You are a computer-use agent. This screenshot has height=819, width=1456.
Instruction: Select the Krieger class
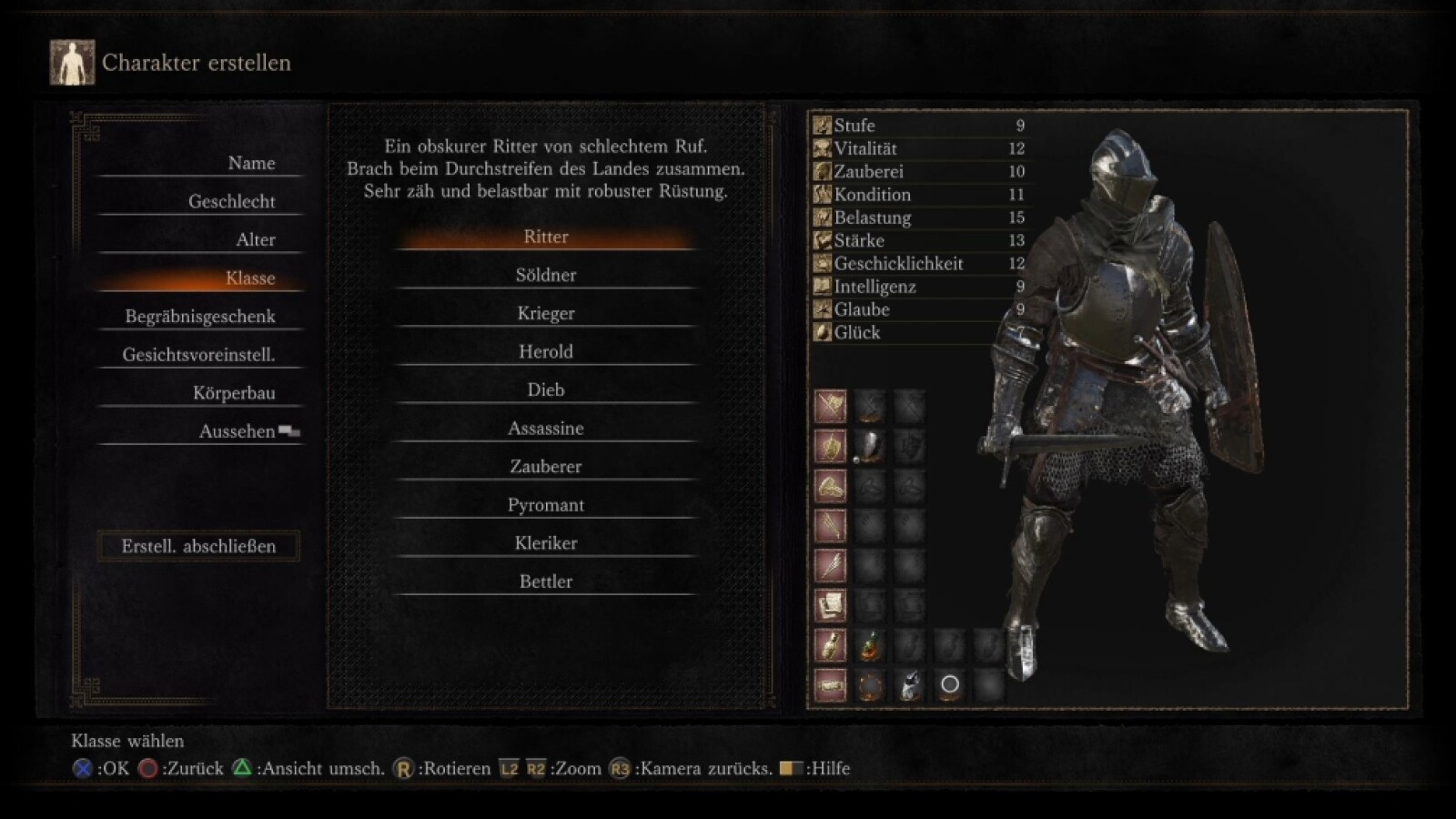[546, 313]
